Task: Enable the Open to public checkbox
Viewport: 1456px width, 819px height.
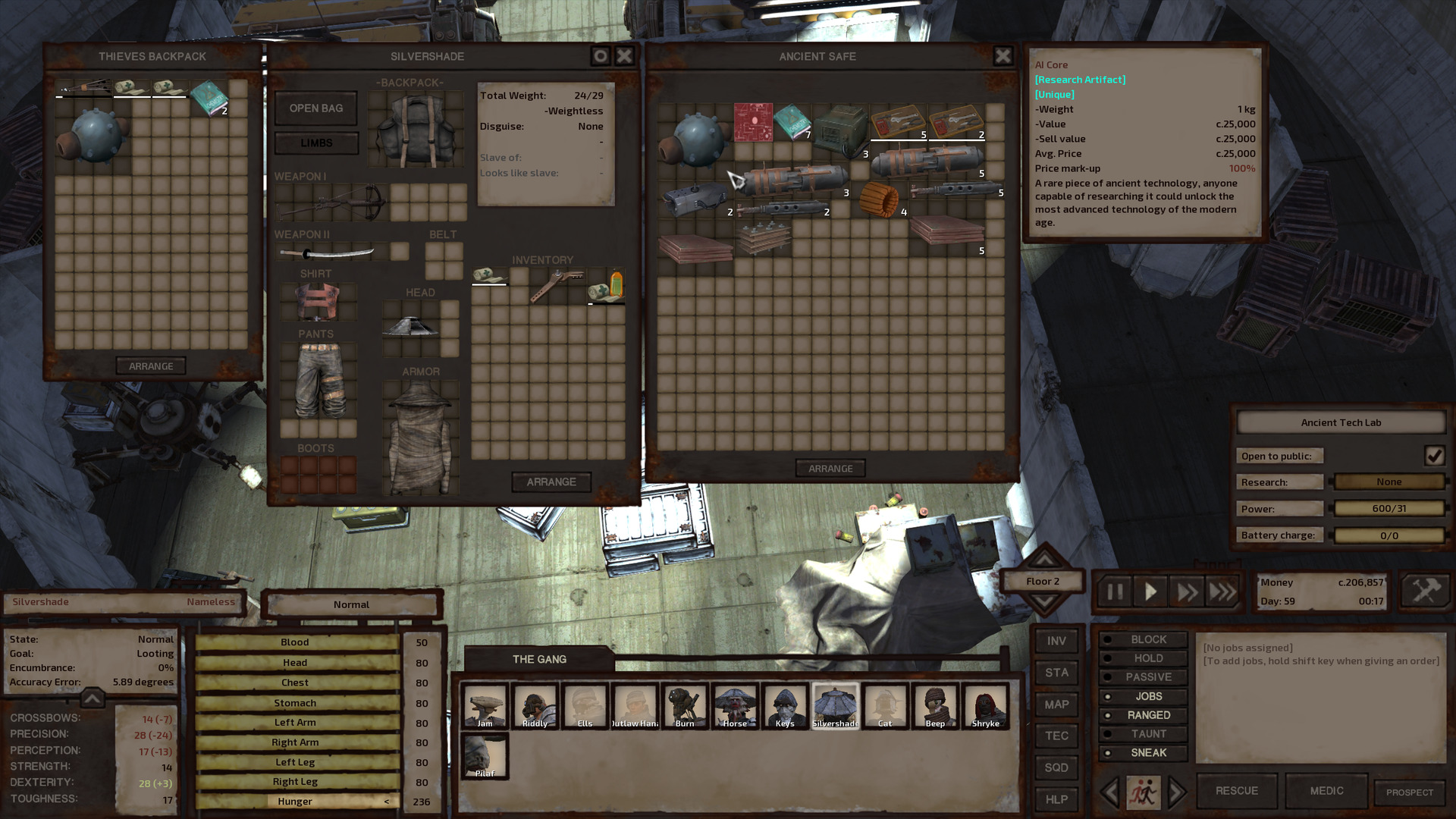Action: point(1434,455)
